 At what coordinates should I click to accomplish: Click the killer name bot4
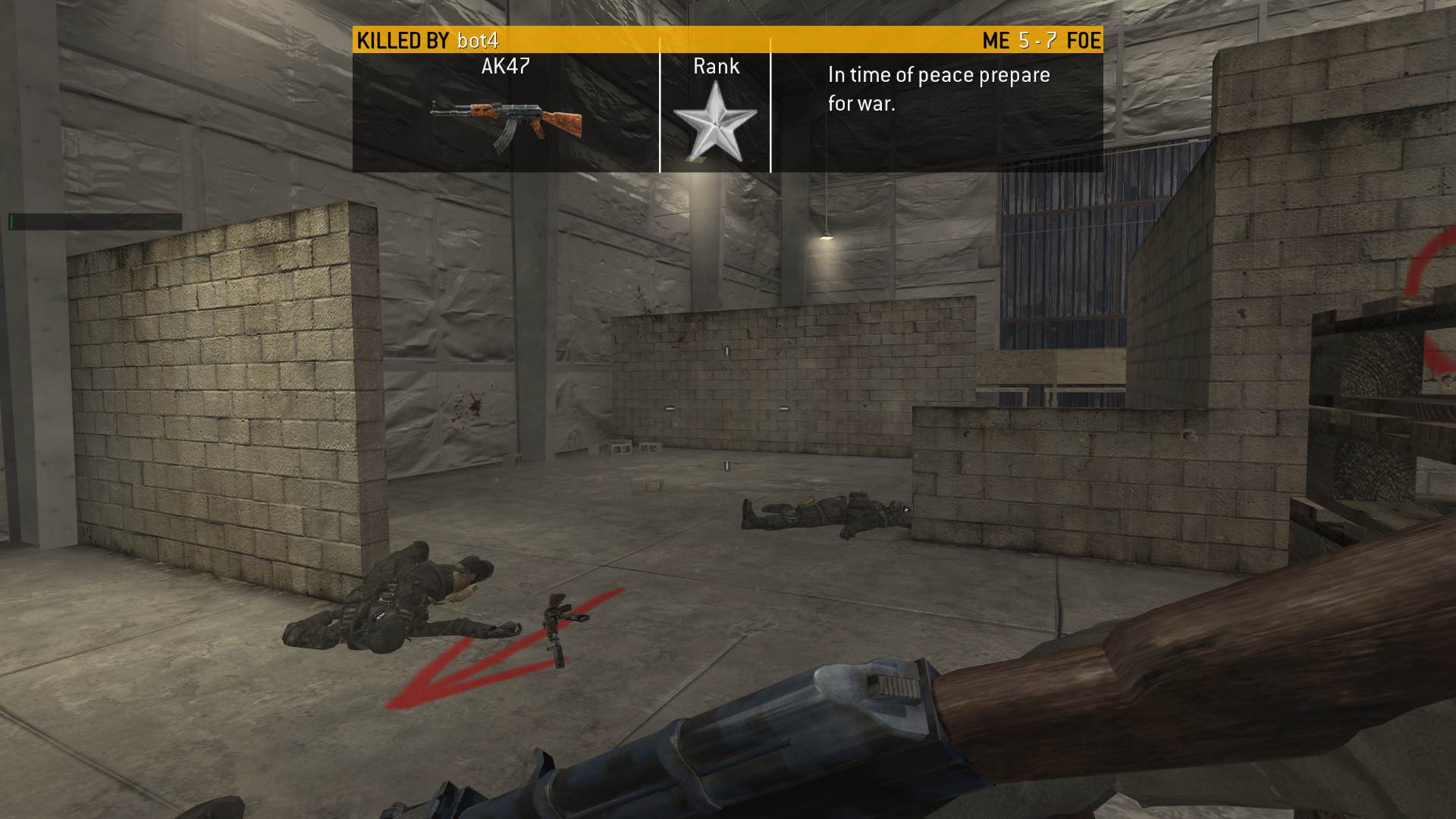tap(478, 40)
